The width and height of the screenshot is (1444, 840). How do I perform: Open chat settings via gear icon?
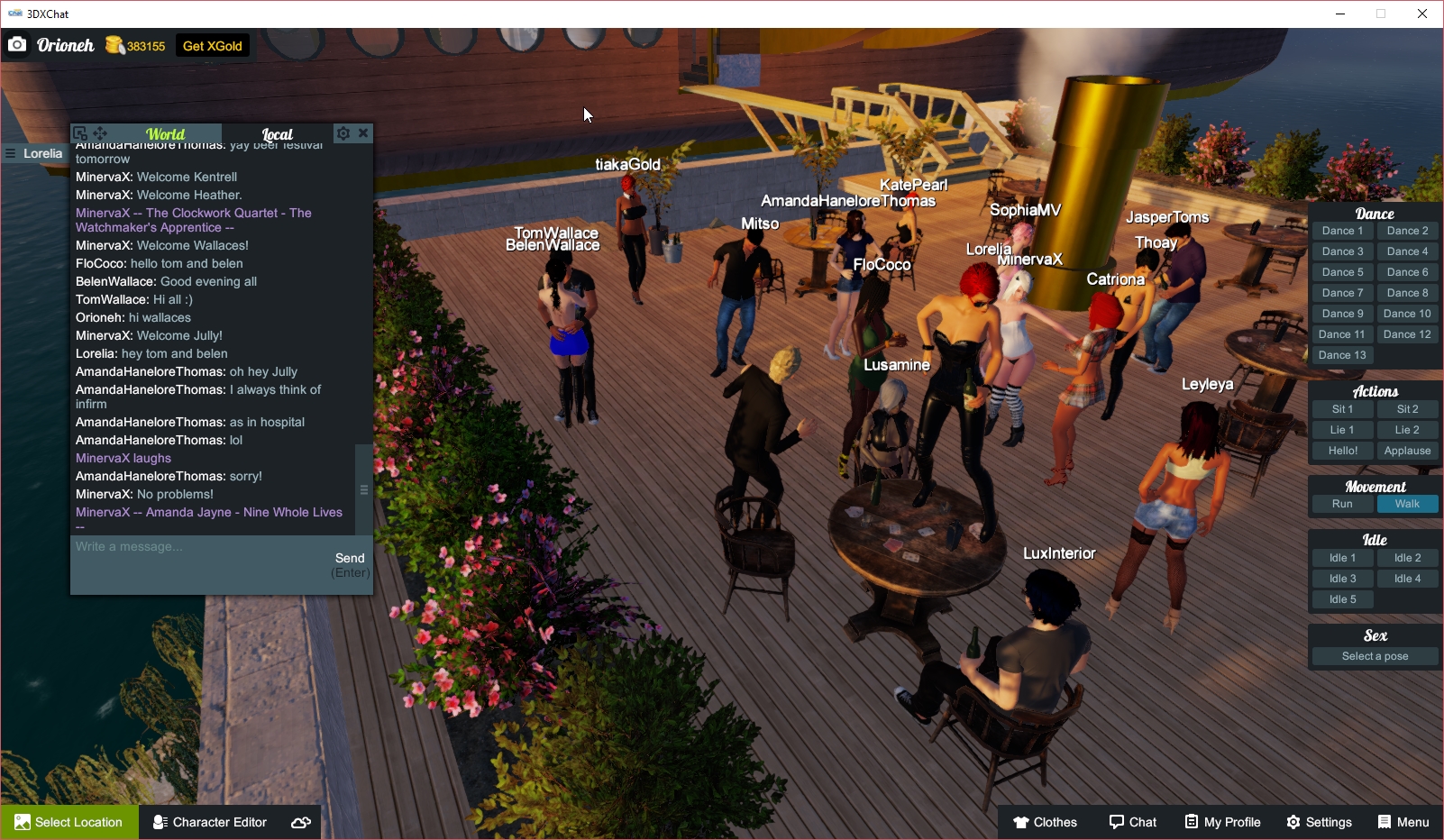(x=343, y=132)
